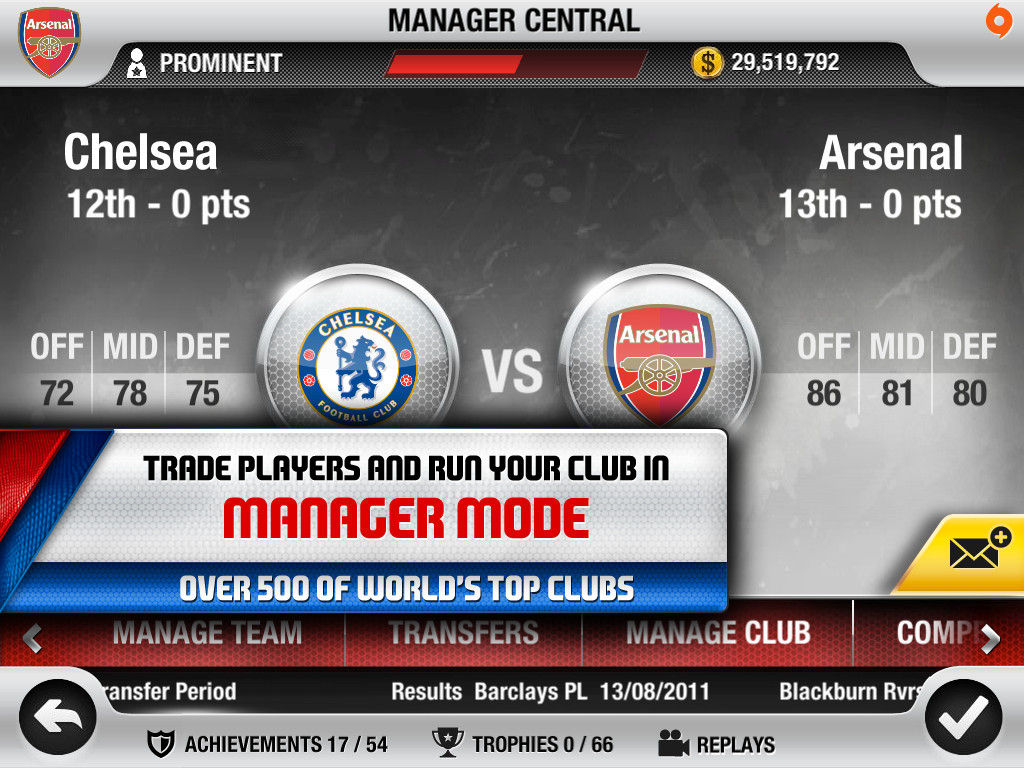Click the left menu arrow

tap(32, 638)
